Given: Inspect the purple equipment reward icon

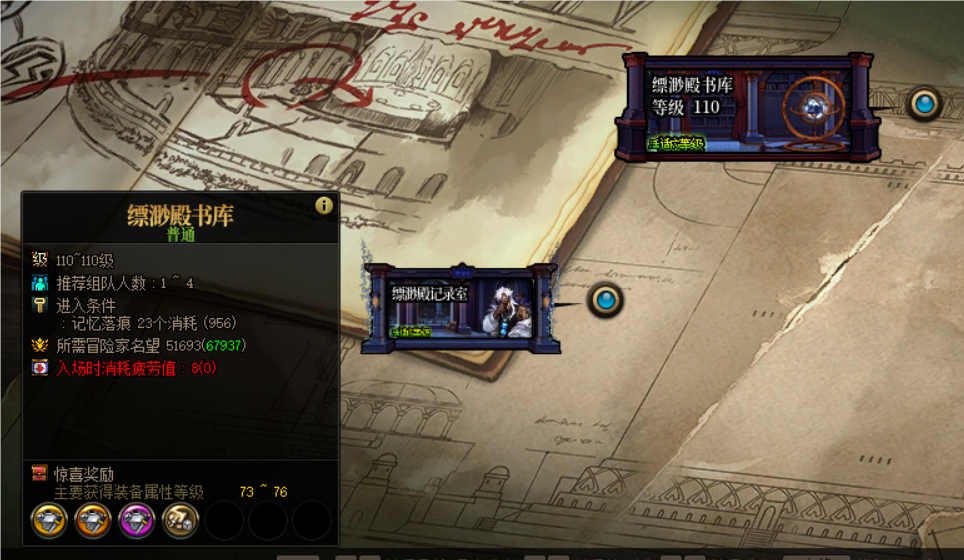Looking at the screenshot, I should click(x=137, y=520).
